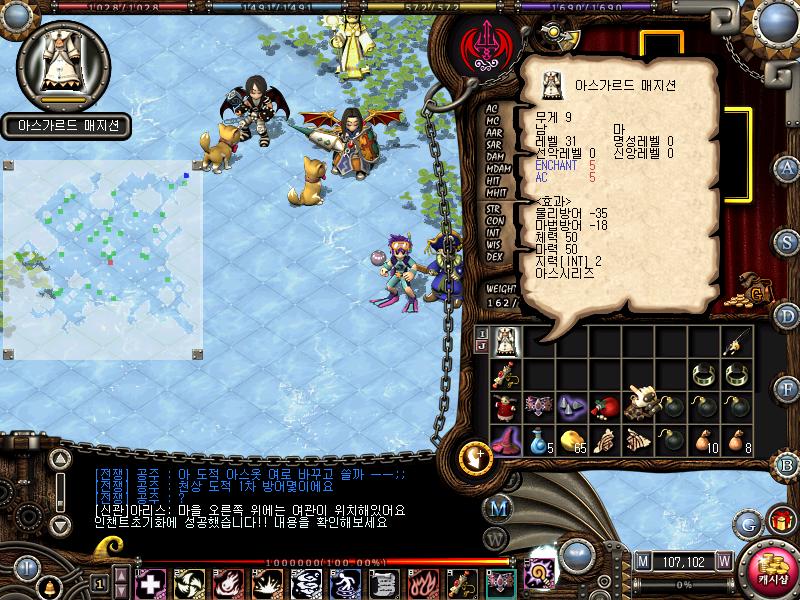Select the blue potion flask with count 5
The height and width of the screenshot is (600, 800).
click(540, 440)
